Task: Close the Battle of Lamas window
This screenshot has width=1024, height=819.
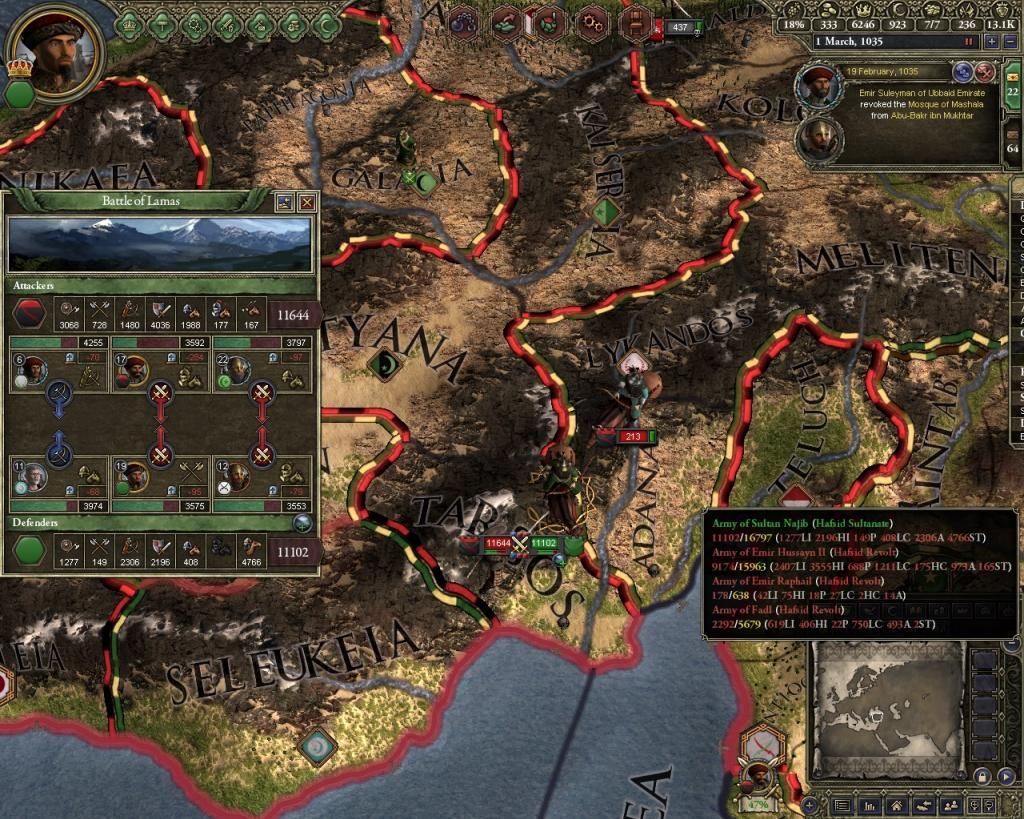Action: [307, 202]
